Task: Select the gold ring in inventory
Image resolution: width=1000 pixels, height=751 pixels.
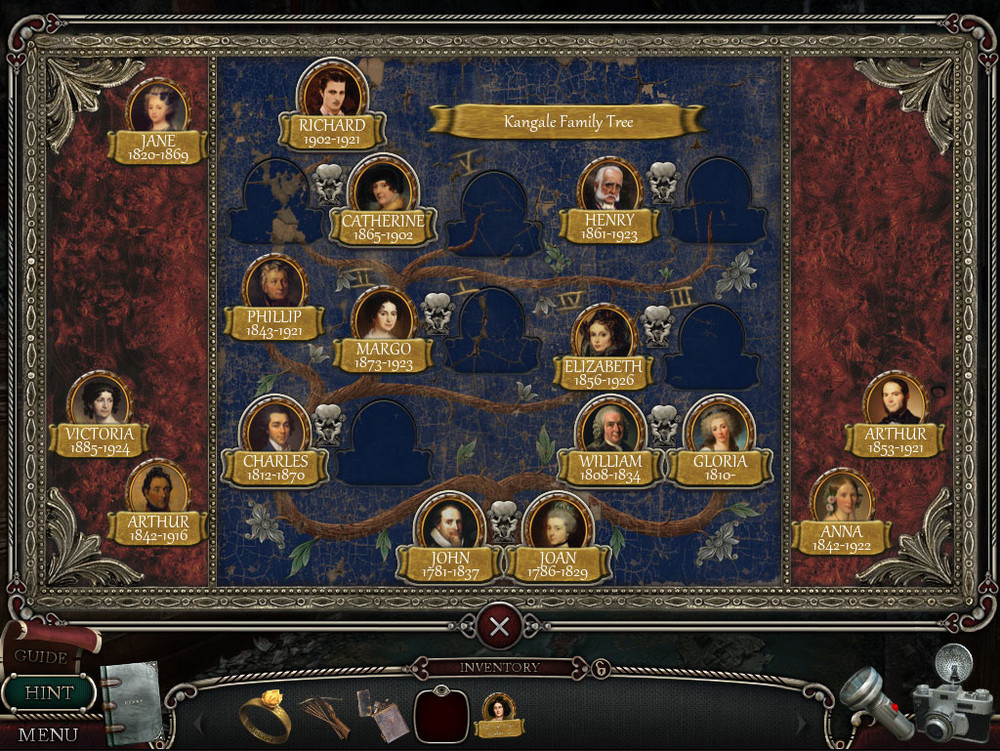Action: 265,713
